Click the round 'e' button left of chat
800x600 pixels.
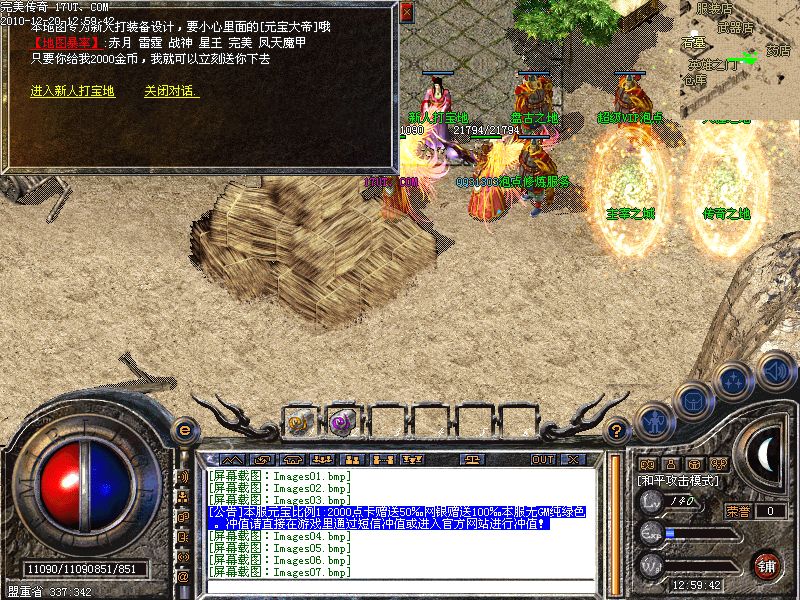[x=183, y=430]
